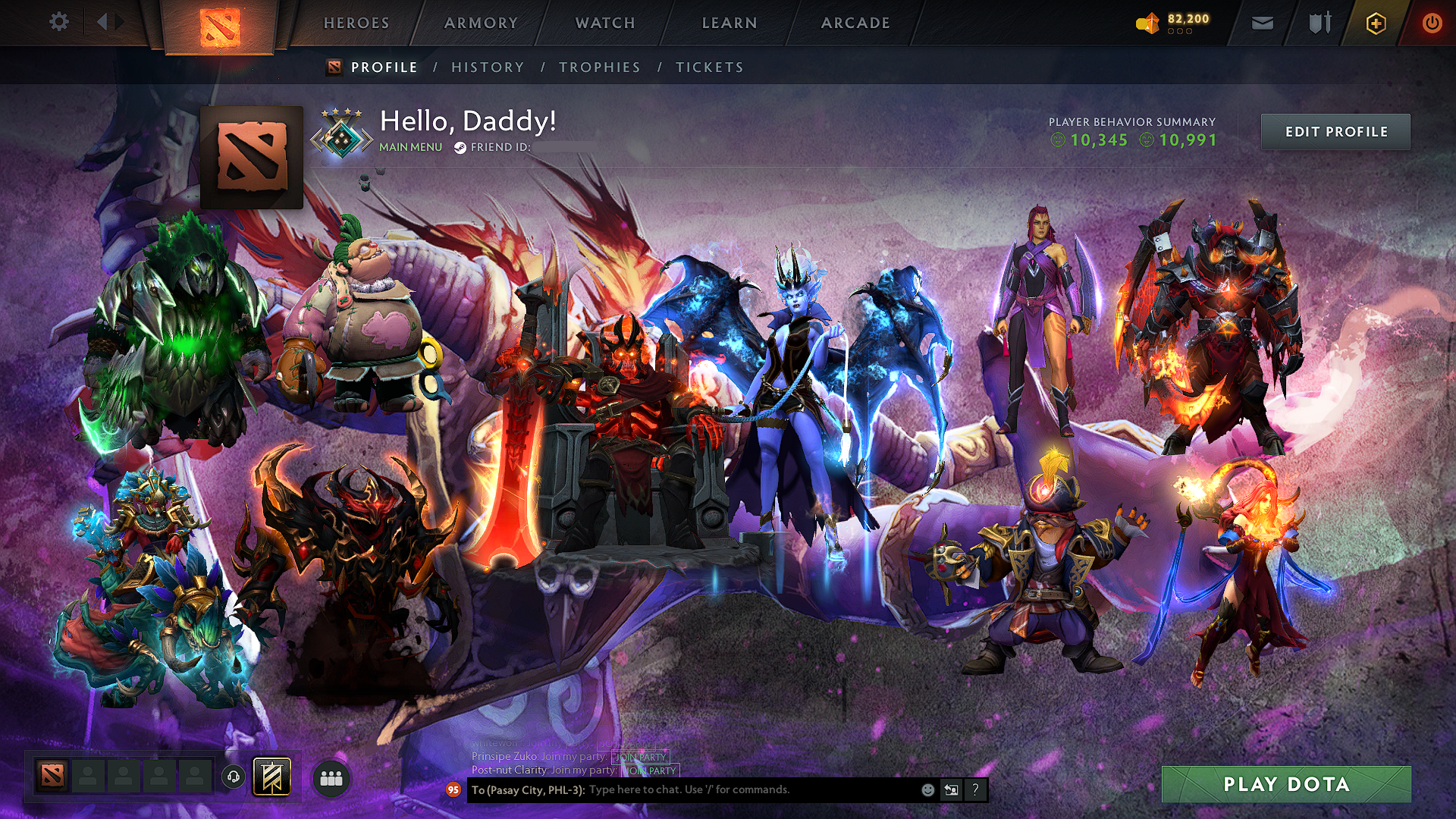Start matchmaking with Play Dota

(1286, 784)
